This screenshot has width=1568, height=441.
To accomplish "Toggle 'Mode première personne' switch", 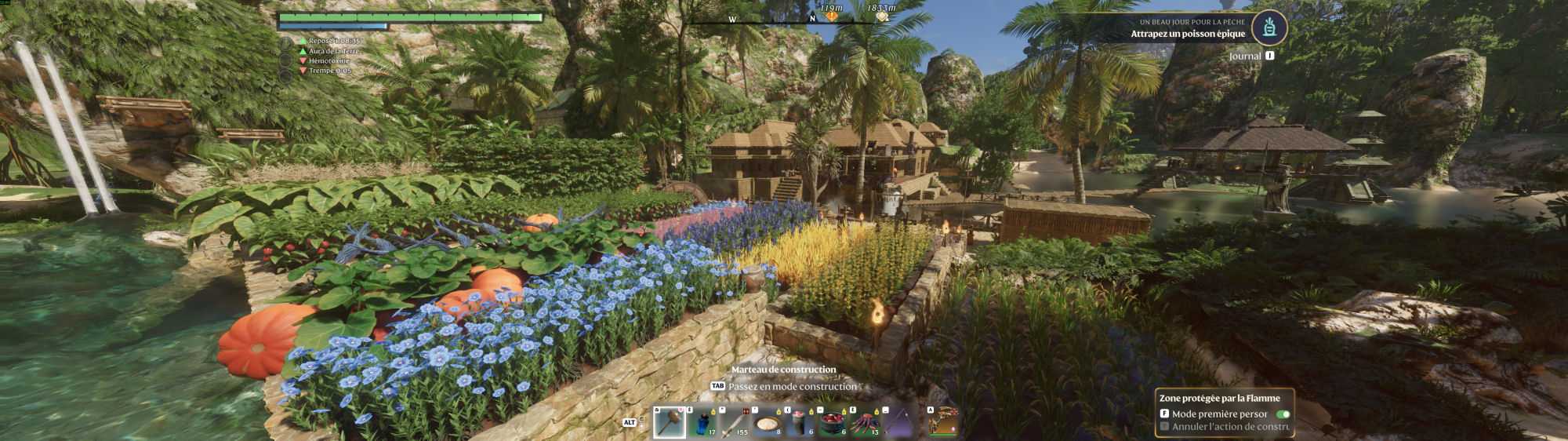I will click(x=1283, y=414).
